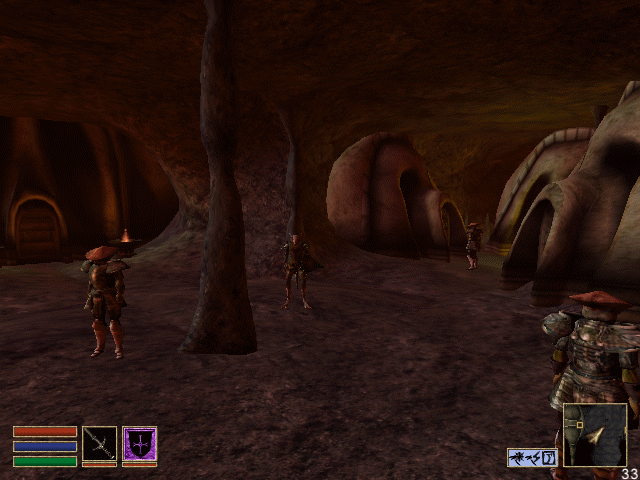Select the equipped sword weapon icon
Screen dimensions: 640x480
pos(99,443)
